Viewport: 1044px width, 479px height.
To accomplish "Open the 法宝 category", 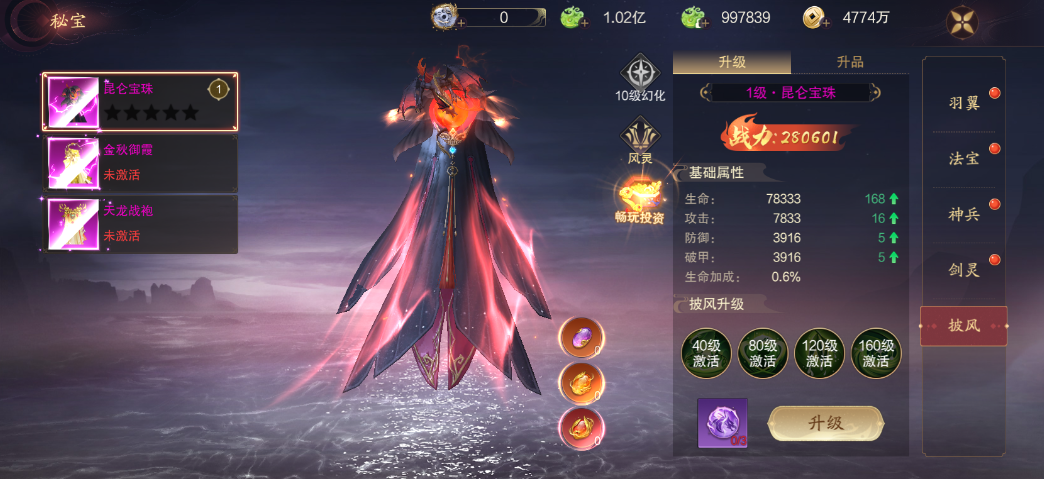I will coord(964,159).
